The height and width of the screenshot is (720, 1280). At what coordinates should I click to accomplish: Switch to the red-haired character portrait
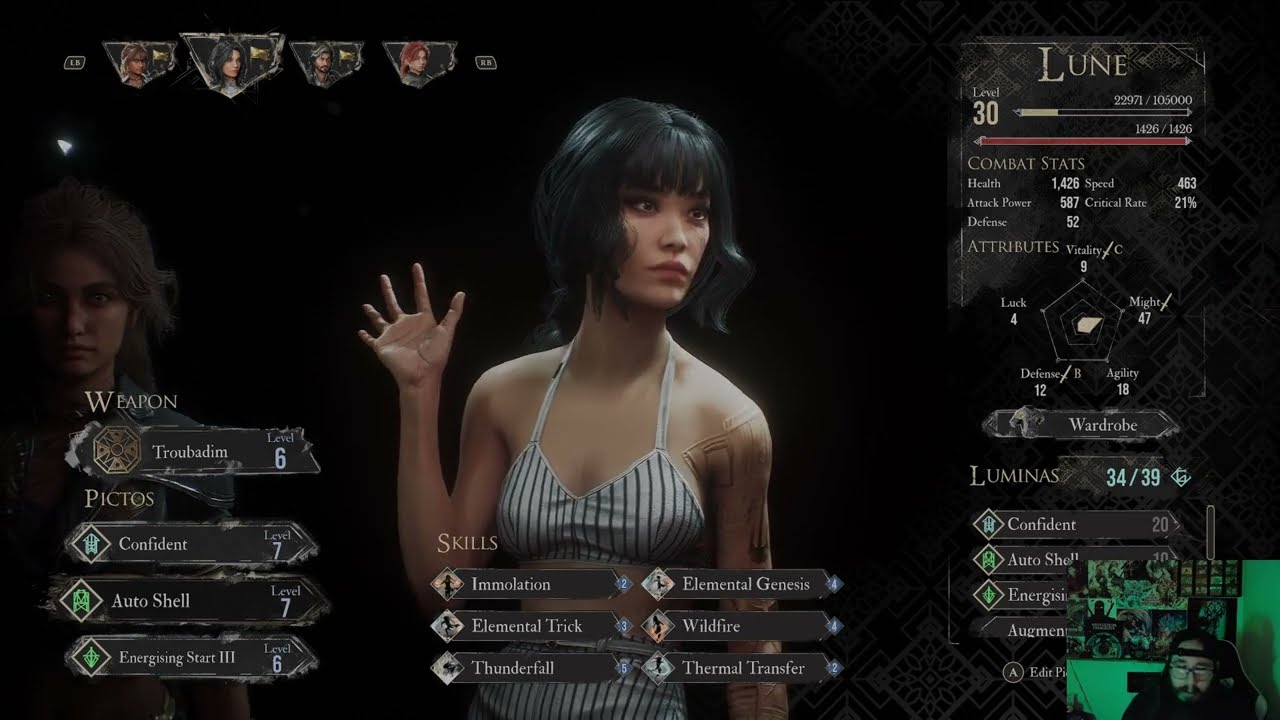[418, 64]
